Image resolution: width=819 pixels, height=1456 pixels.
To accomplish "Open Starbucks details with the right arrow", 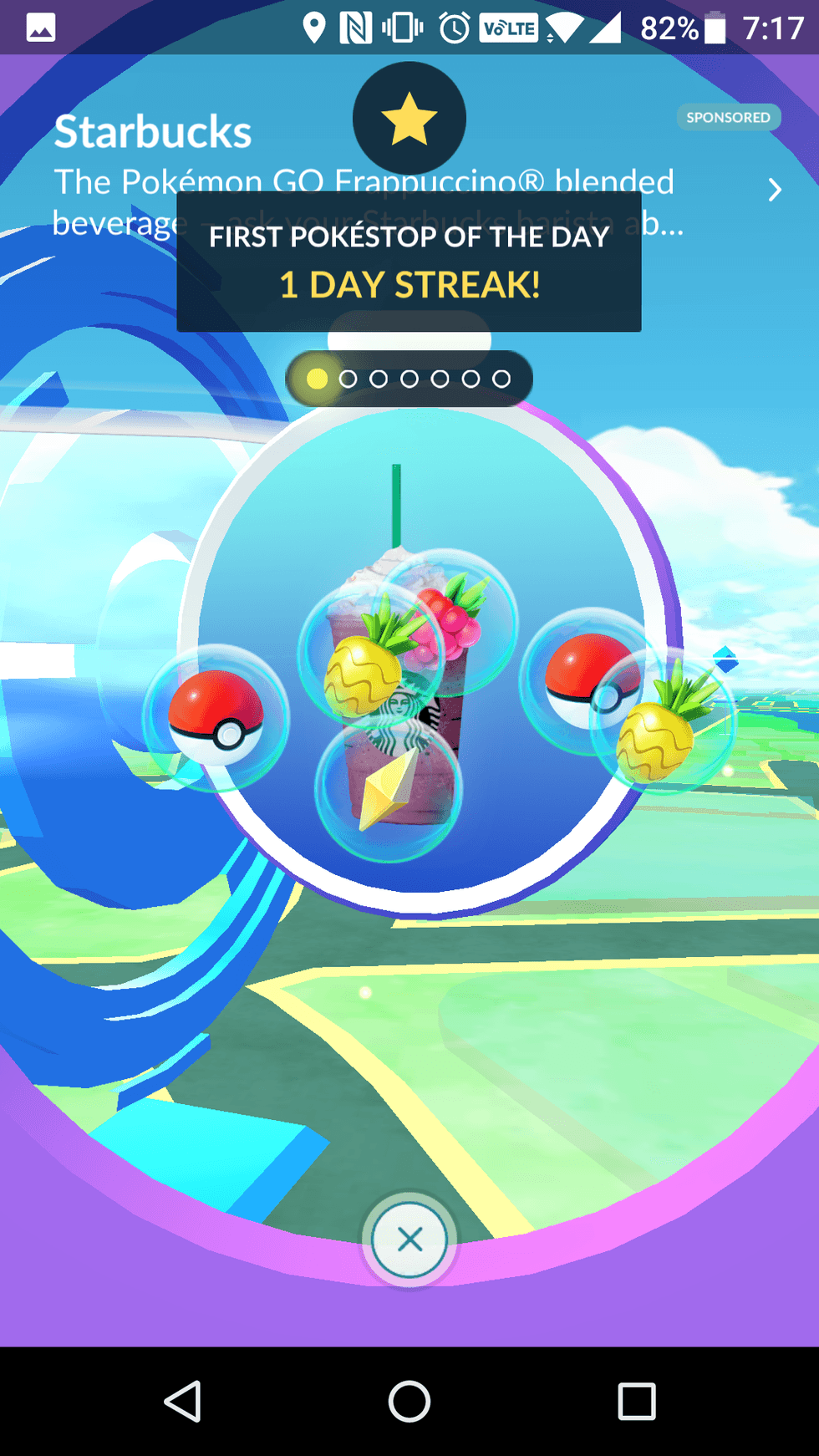I will pos(775,191).
